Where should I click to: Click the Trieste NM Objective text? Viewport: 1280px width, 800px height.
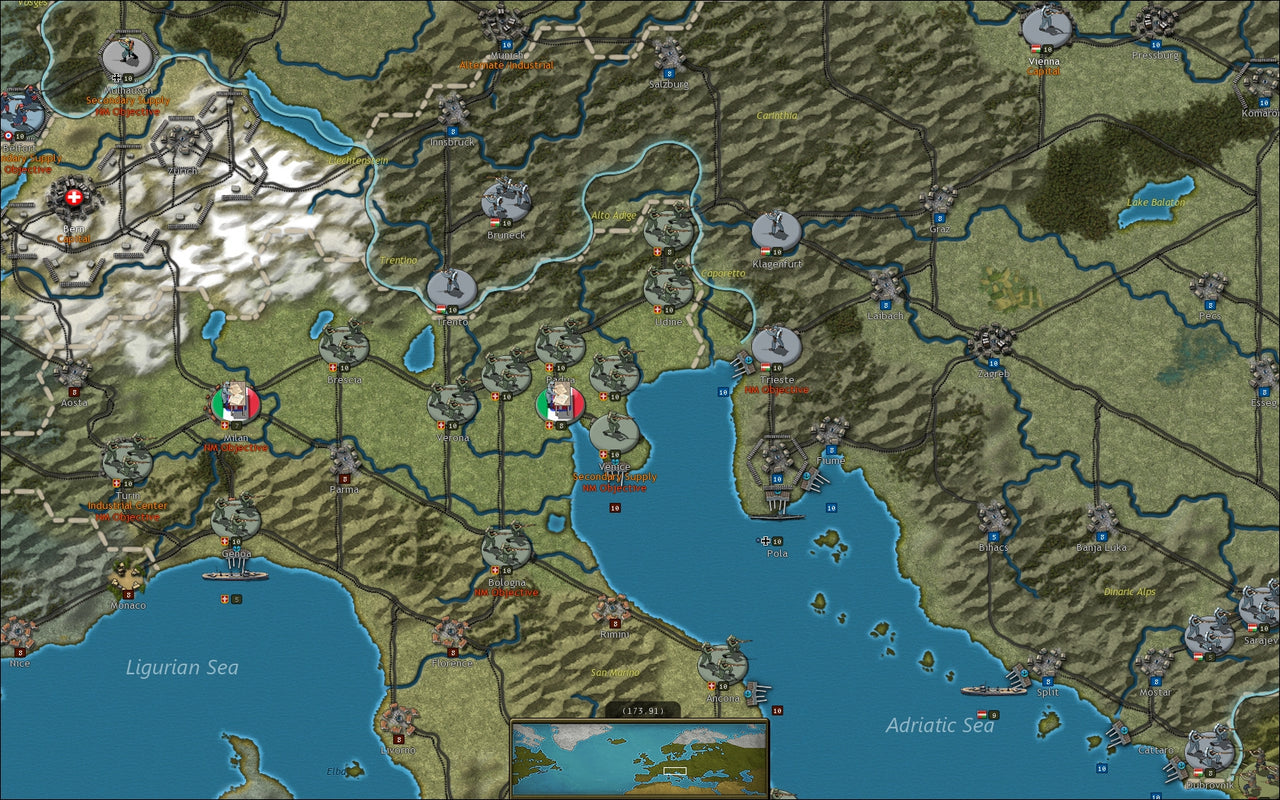click(x=775, y=390)
